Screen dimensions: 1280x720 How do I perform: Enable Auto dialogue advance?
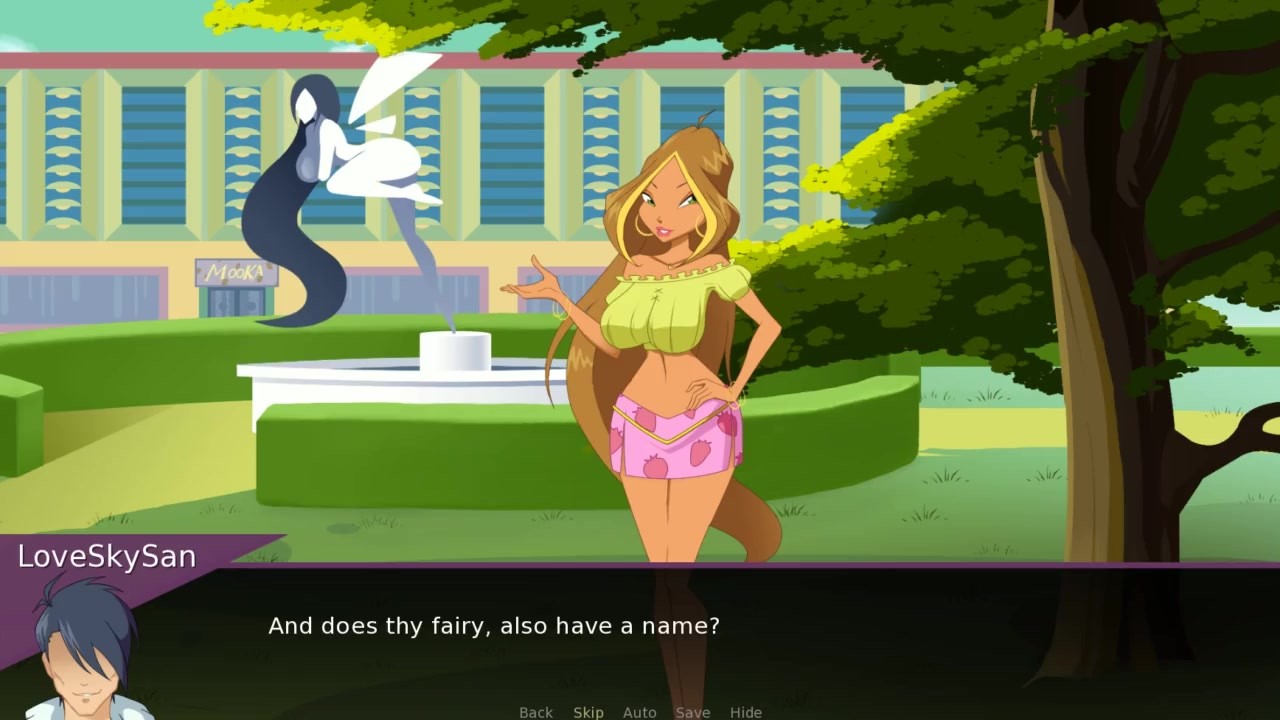pyautogui.click(x=640, y=712)
